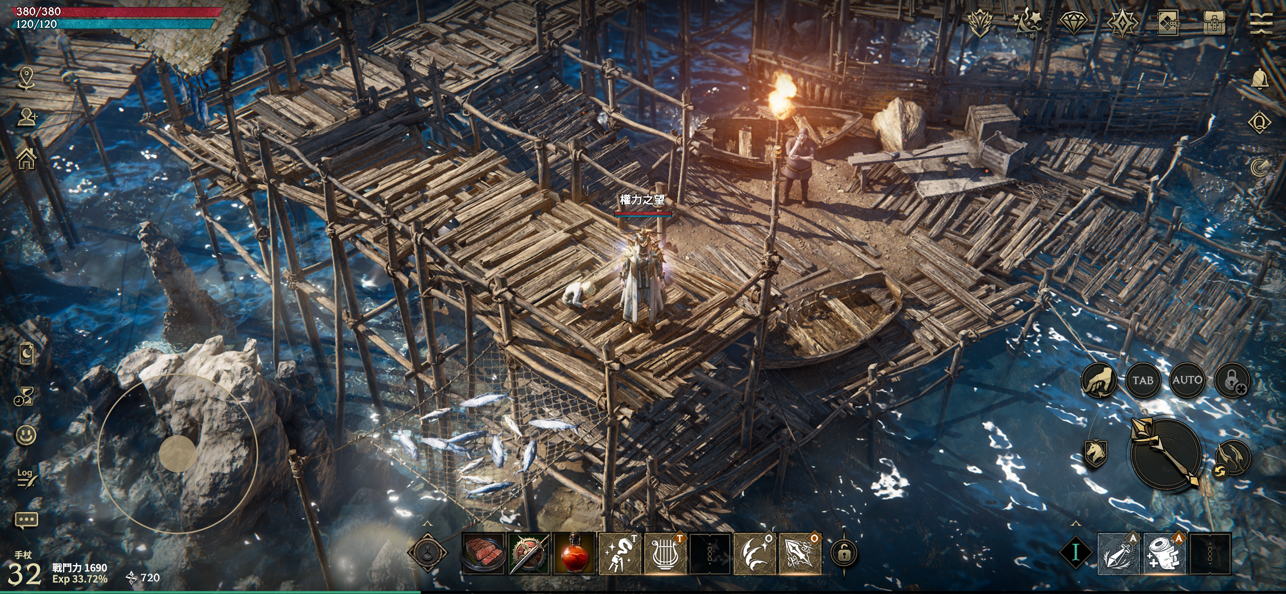Click the green I preset diamond
The height and width of the screenshot is (594, 1286).
click(1076, 553)
